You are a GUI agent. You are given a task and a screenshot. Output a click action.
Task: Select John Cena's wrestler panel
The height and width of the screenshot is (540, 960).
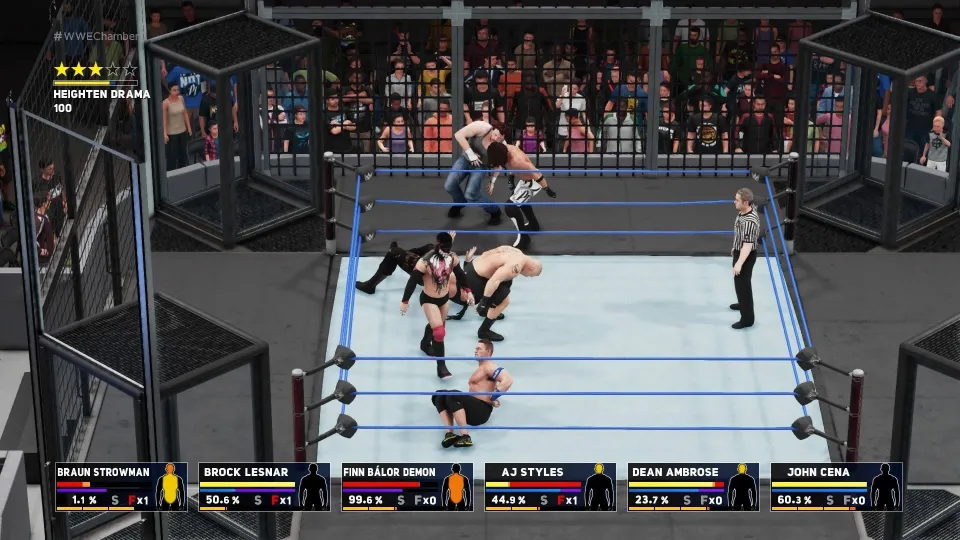pyautogui.click(x=836, y=487)
